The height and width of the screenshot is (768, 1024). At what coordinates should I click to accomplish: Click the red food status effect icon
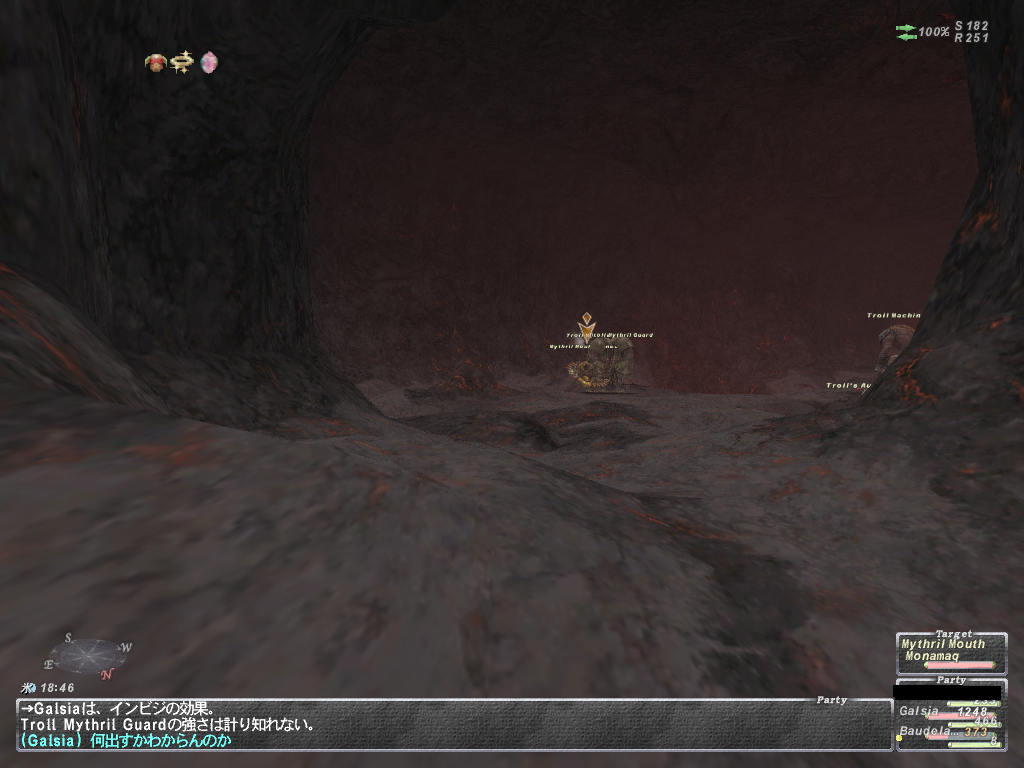pos(156,63)
